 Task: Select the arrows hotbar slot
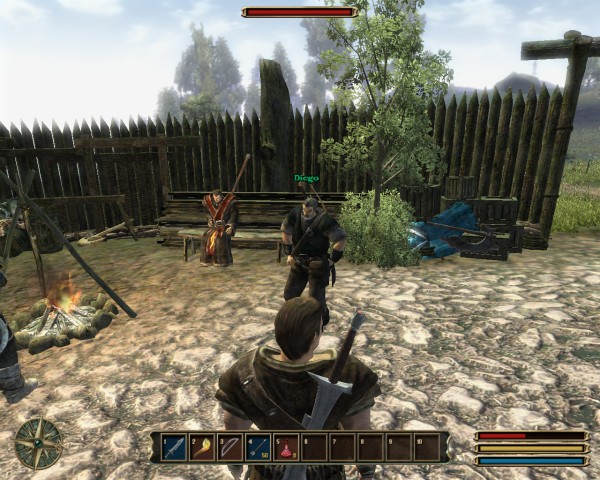point(258,447)
